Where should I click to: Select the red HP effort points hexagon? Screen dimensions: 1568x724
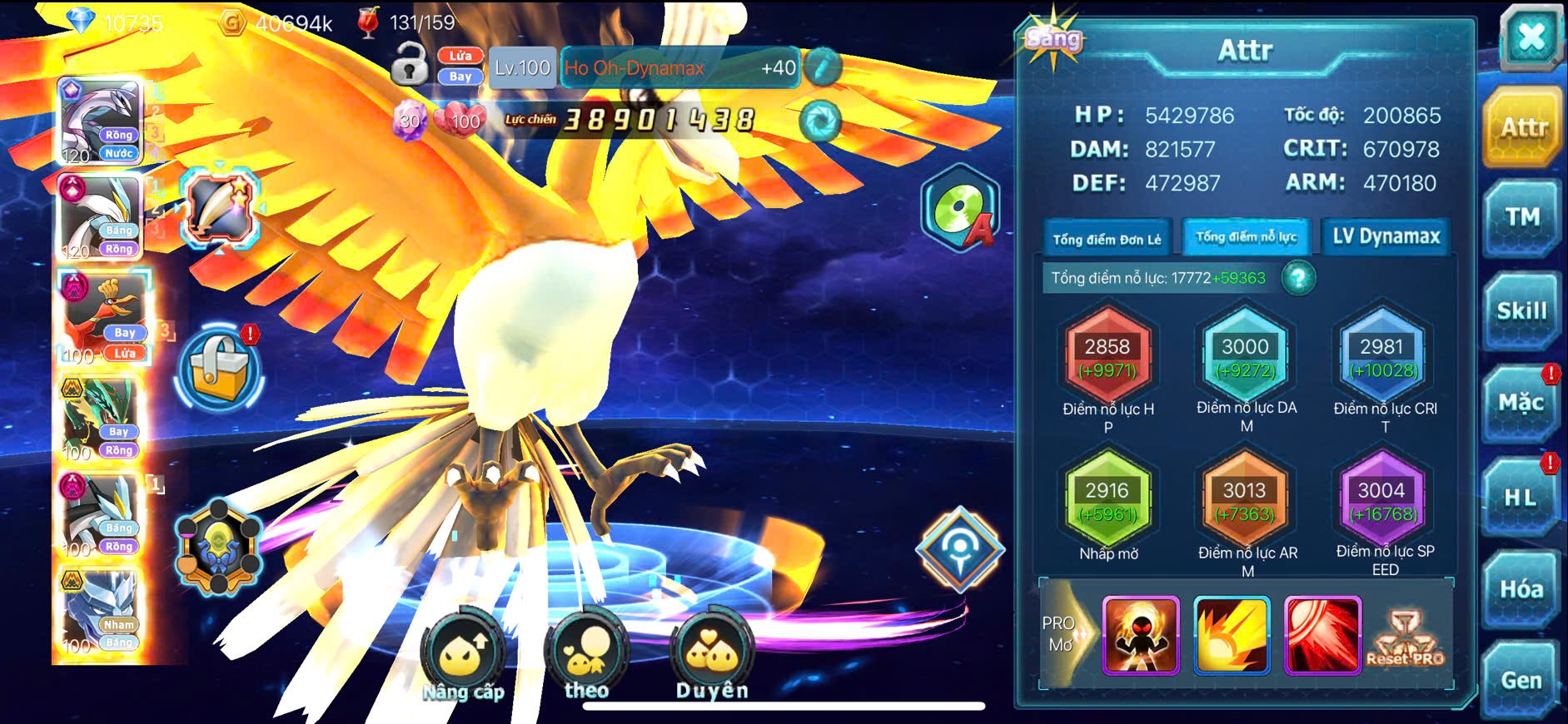[x=1108, y=357]
